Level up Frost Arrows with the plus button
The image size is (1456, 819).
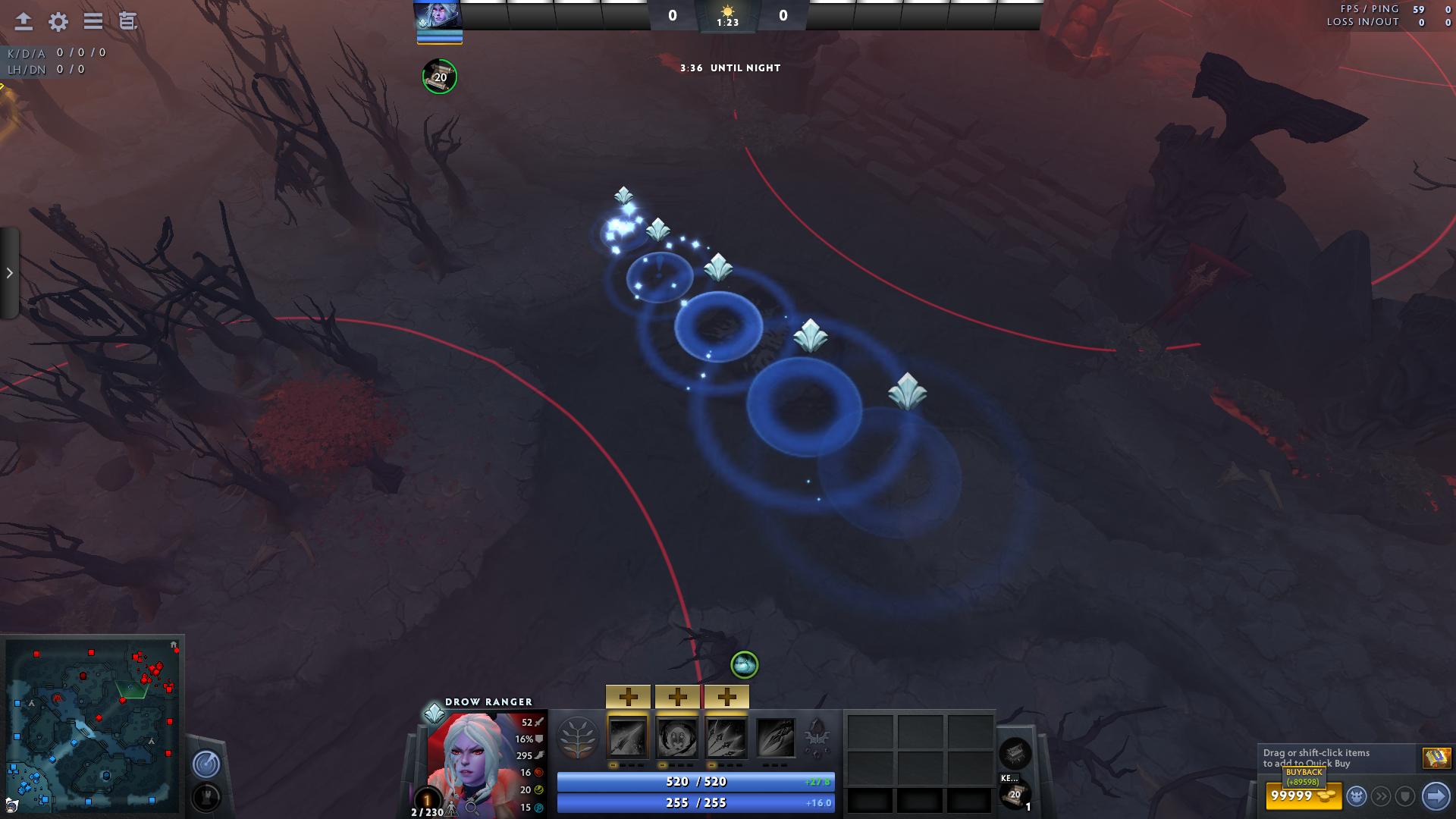[629, 696]
